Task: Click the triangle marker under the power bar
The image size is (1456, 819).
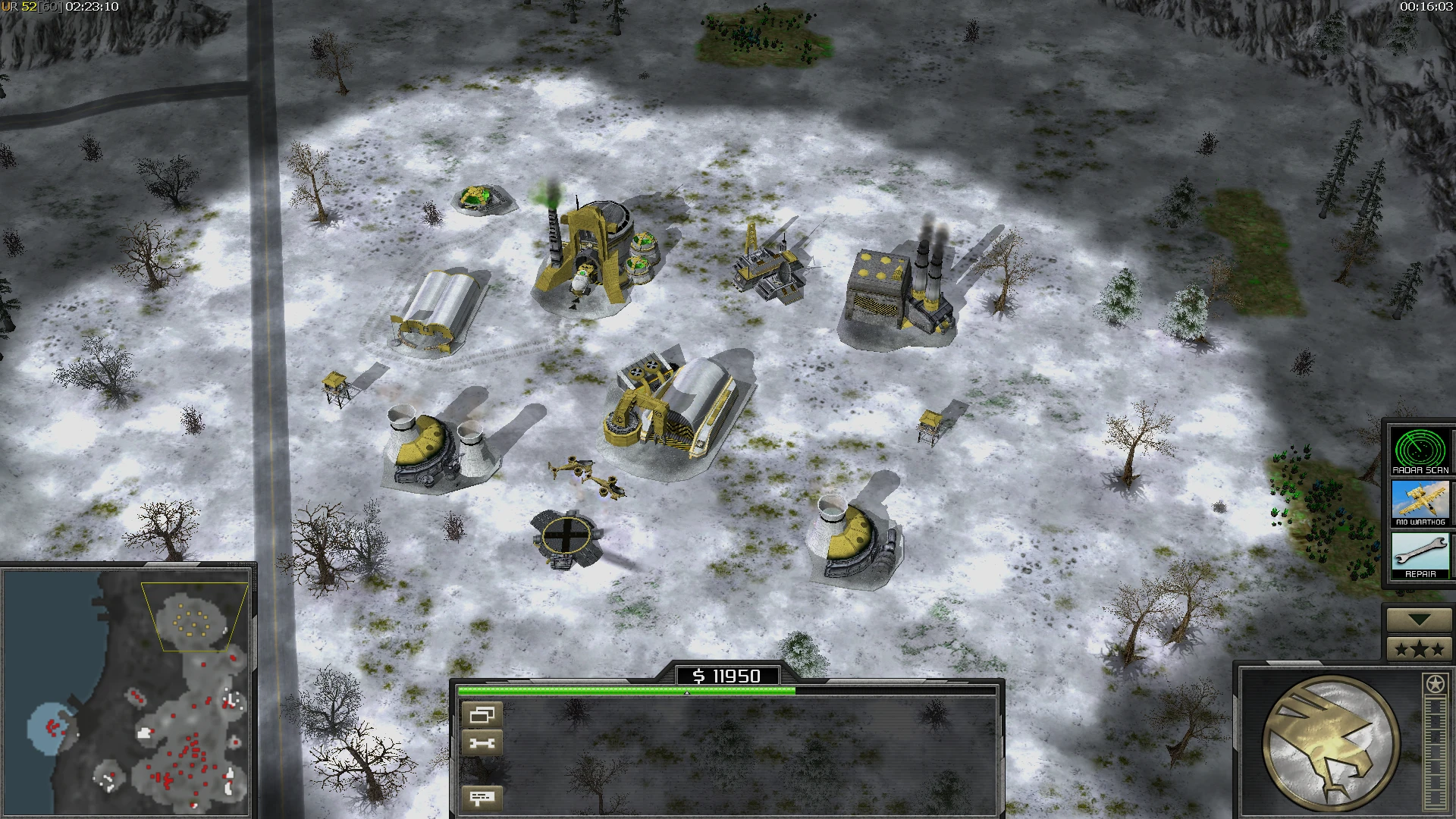Action: click(x=688, y=692)
